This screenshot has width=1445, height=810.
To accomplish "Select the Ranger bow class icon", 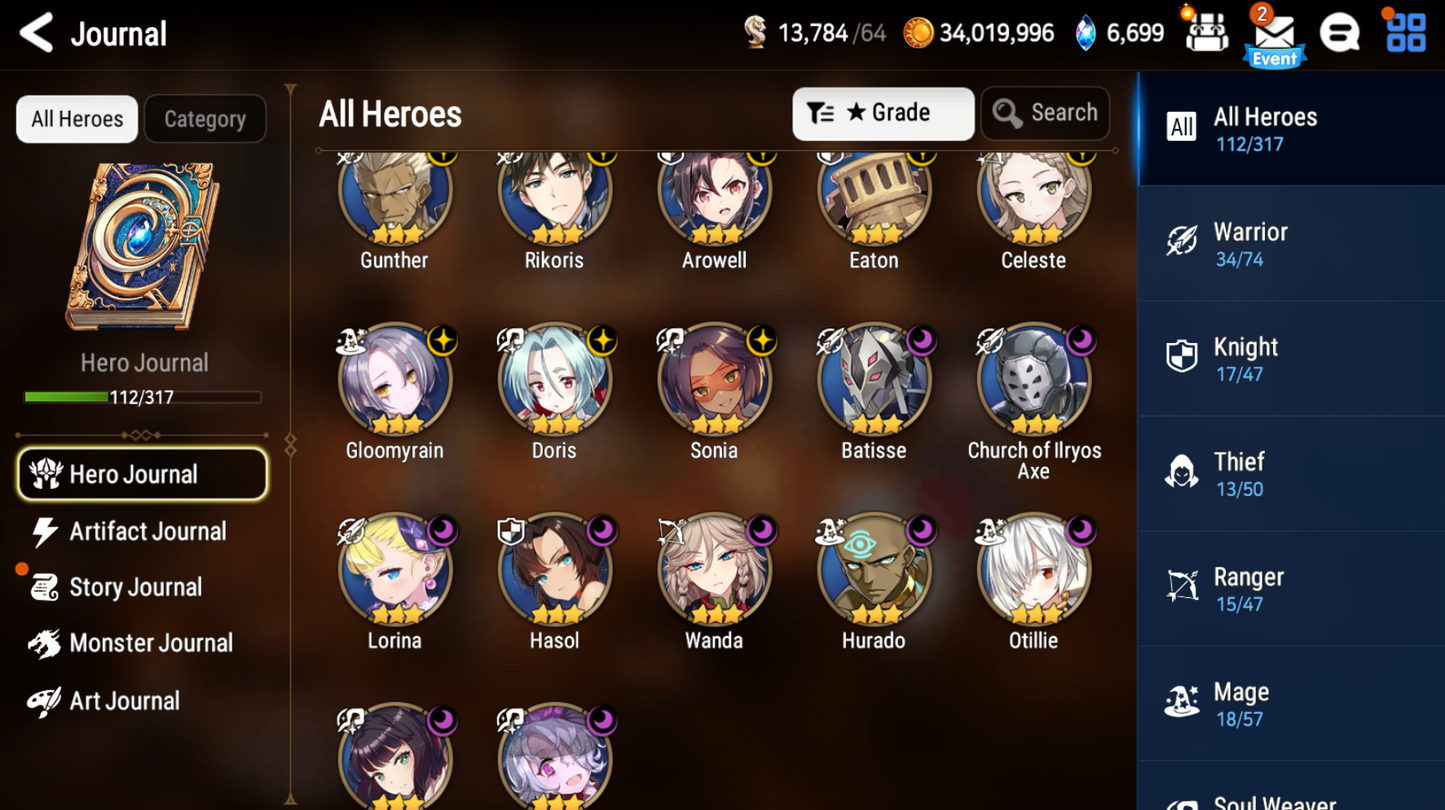I will click(x=1183, y=585).
